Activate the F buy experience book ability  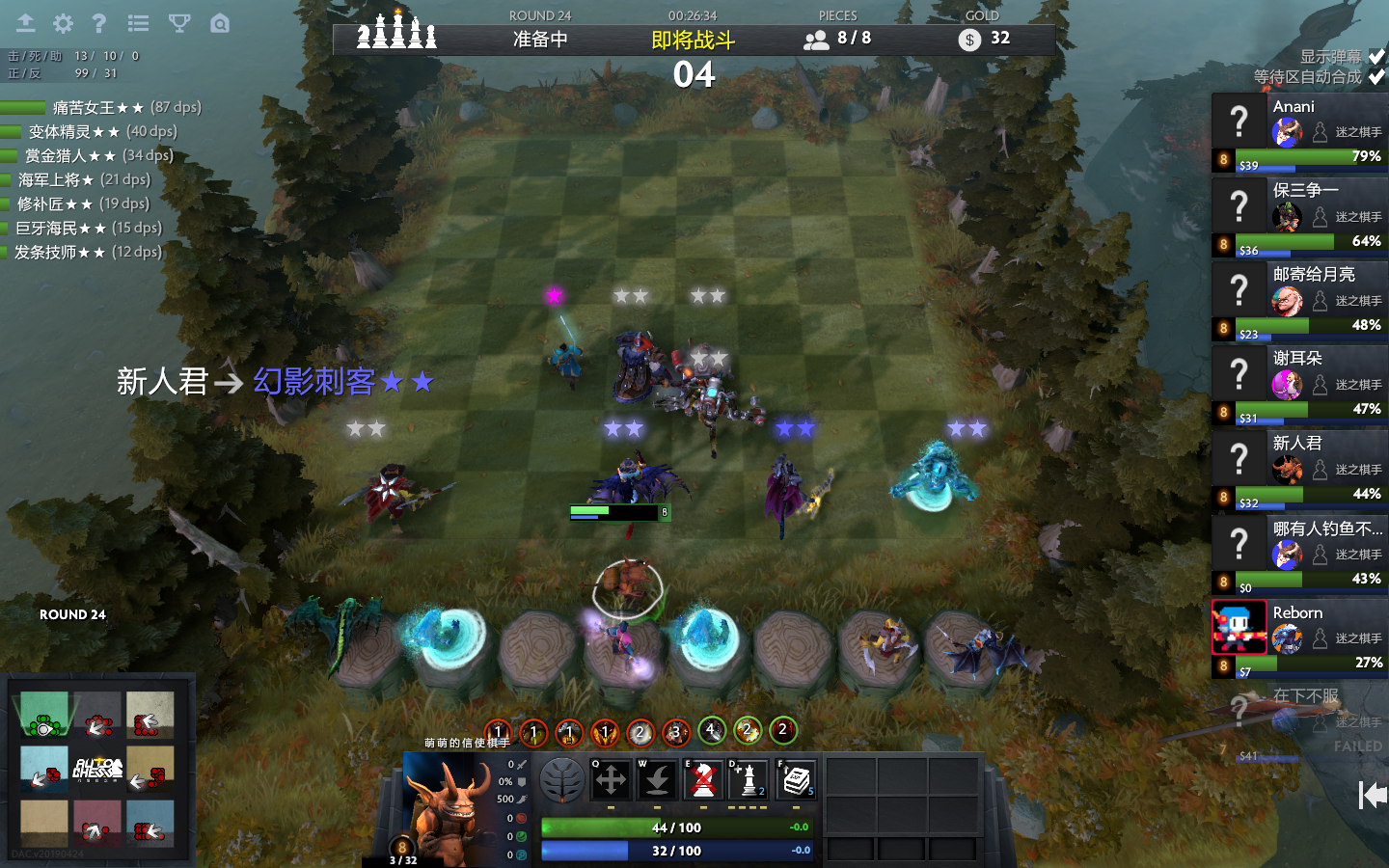click(796, 780)
